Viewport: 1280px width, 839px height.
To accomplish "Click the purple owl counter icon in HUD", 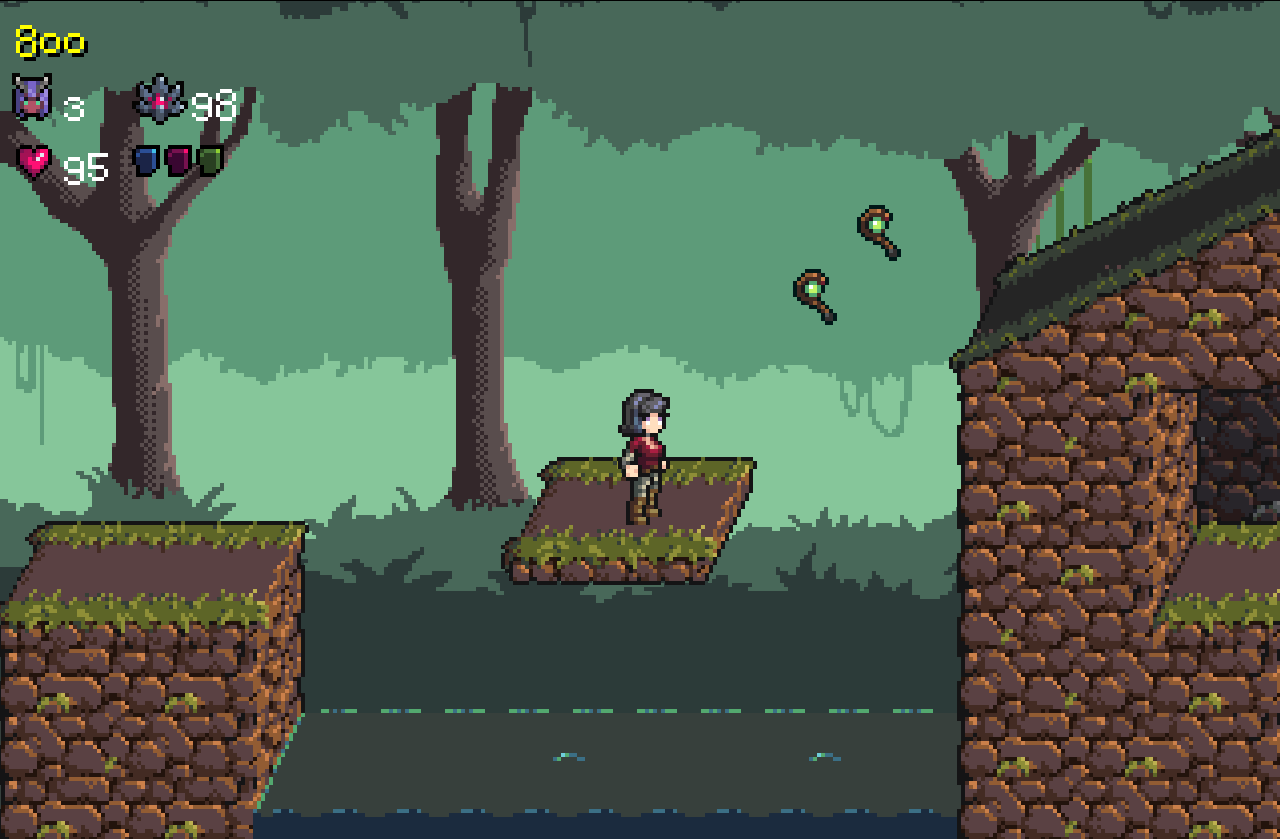I will pos(30,92).
